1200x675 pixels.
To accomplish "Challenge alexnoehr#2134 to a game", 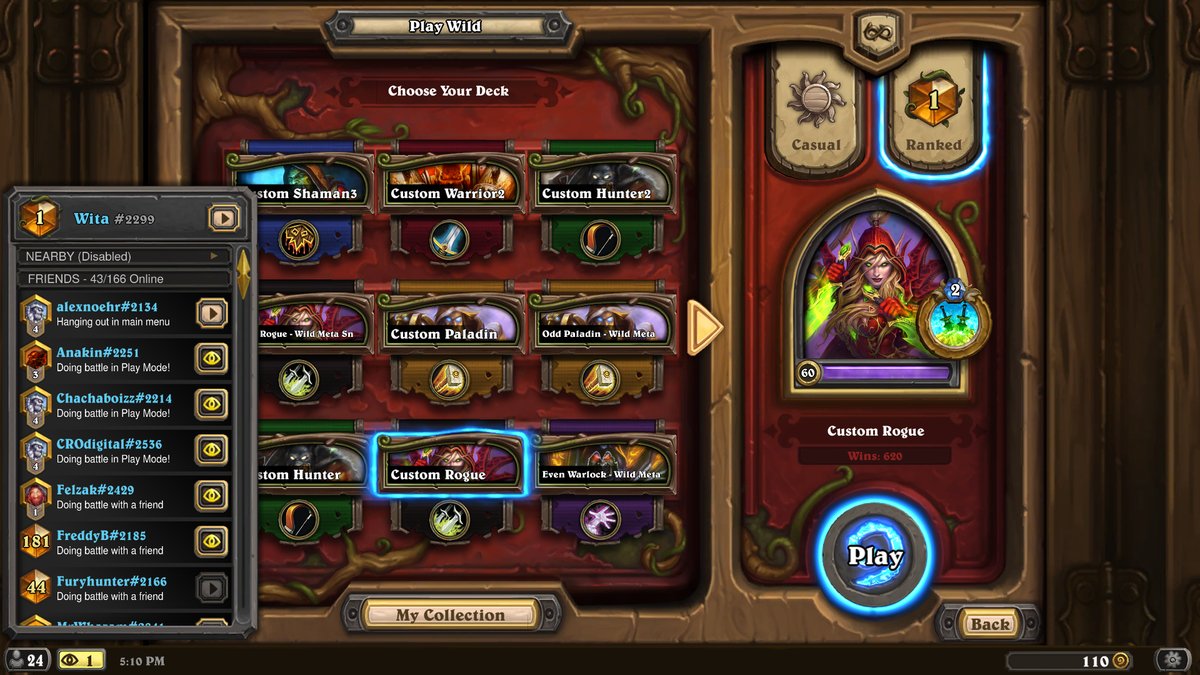I will pyautogui.click(x=211, y=314).
